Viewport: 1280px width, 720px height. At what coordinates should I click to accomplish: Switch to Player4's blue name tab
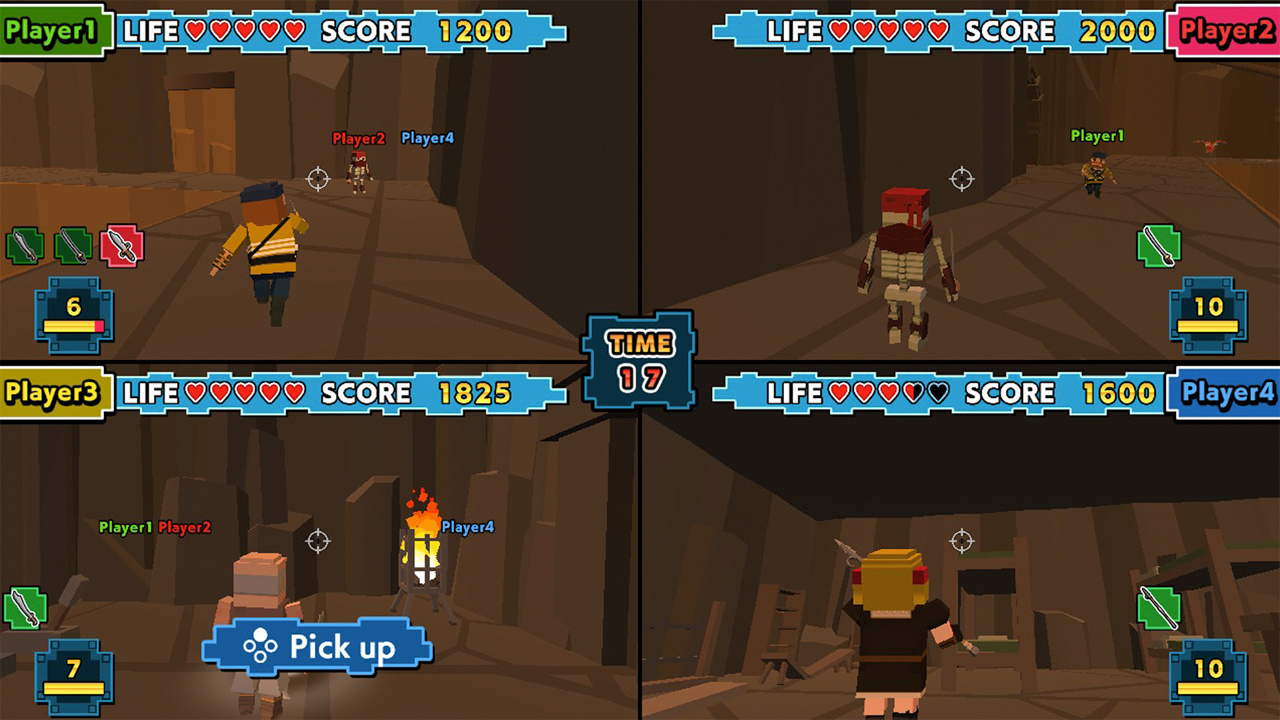click(1227, 394)
